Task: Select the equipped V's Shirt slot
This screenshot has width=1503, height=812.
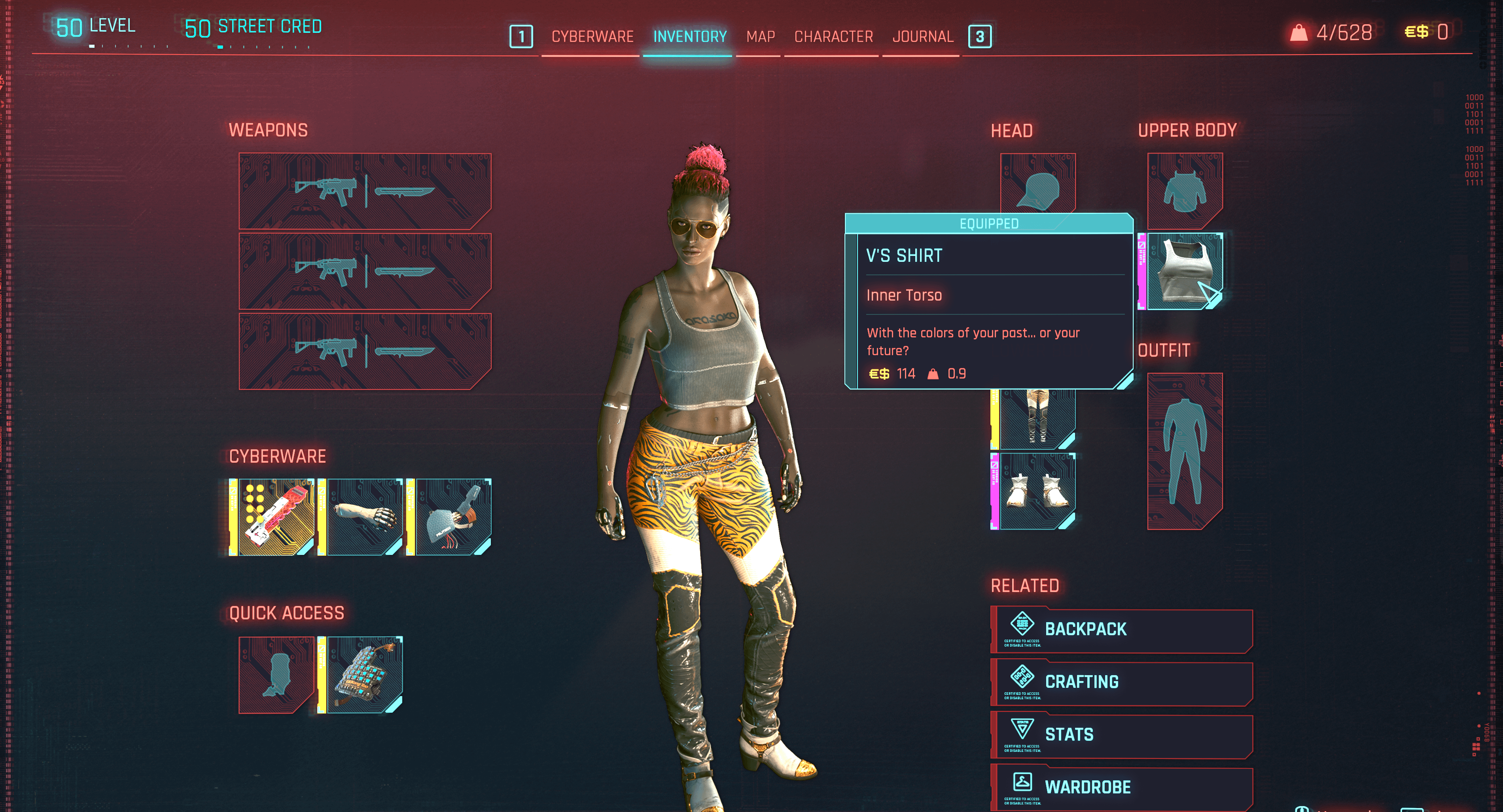Action: click(1185, 271)
